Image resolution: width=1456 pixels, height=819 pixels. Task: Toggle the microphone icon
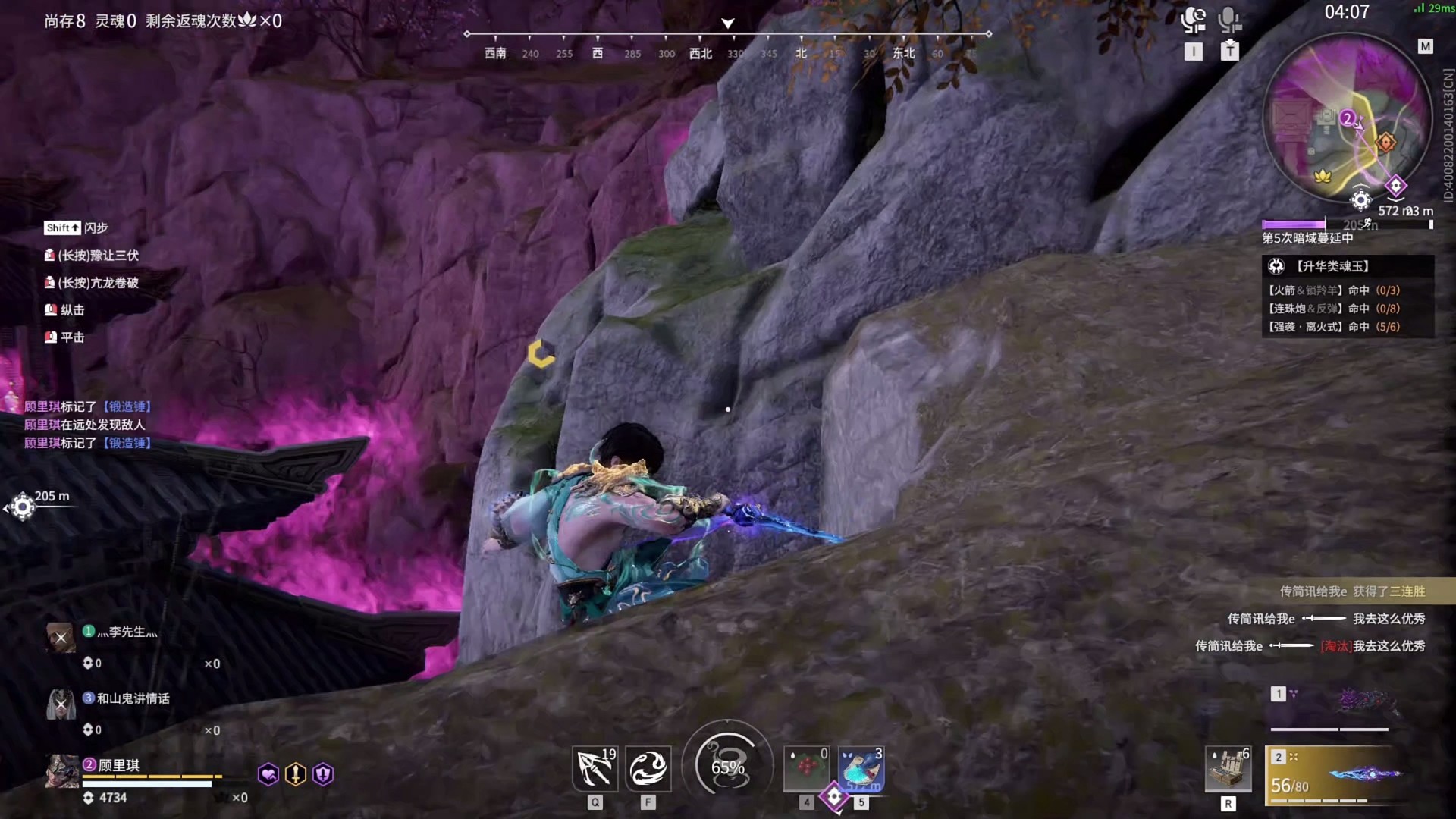[1229, 20]
